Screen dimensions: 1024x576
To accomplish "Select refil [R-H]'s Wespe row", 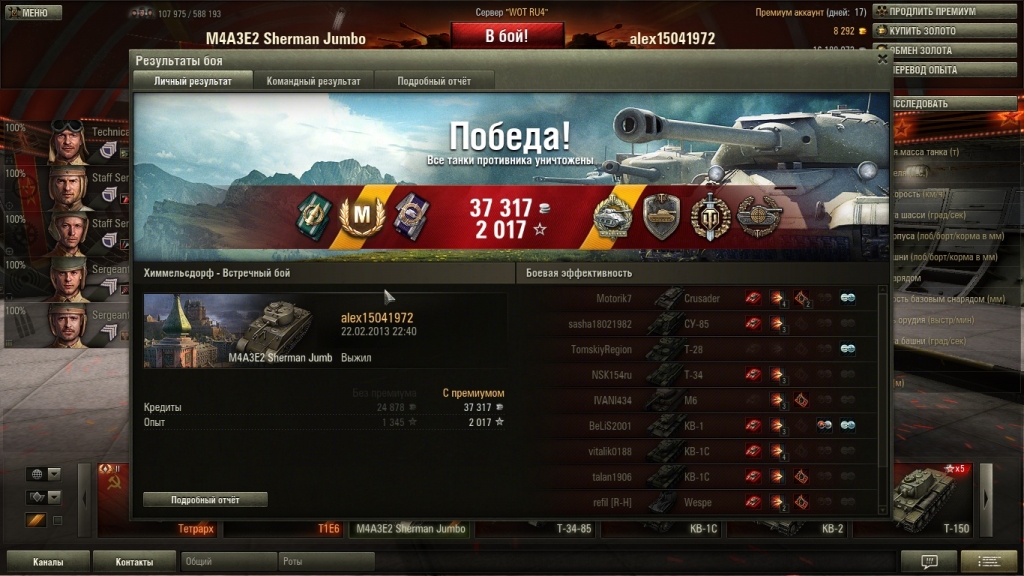I will click(700, 502).
